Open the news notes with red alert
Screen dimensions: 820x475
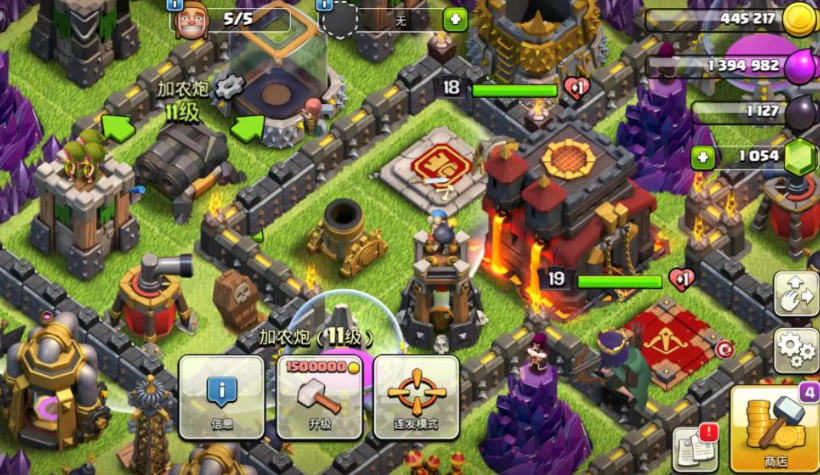(696, 447)
